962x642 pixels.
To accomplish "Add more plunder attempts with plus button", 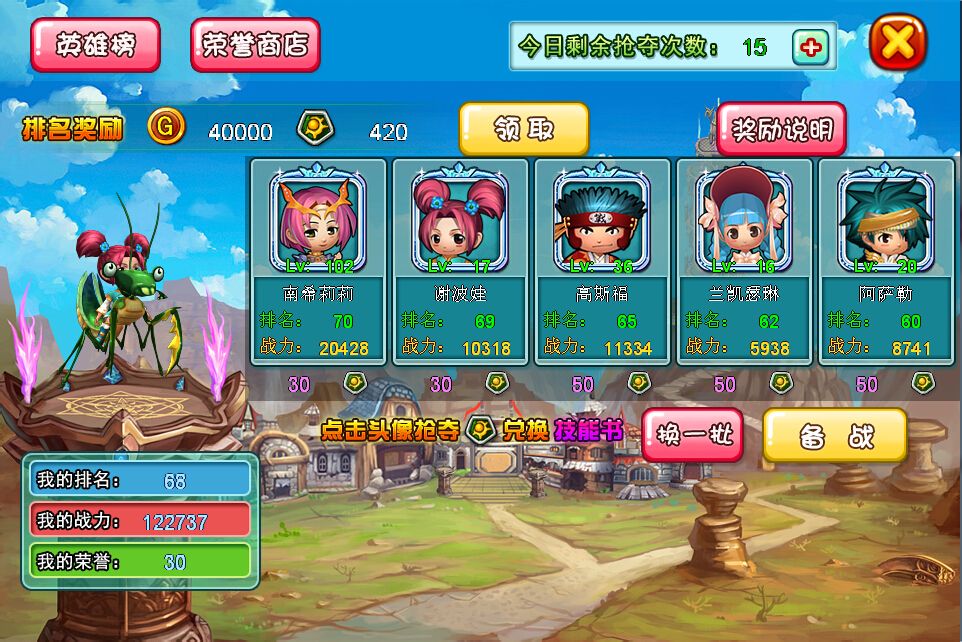I will [x=810, y=47].
